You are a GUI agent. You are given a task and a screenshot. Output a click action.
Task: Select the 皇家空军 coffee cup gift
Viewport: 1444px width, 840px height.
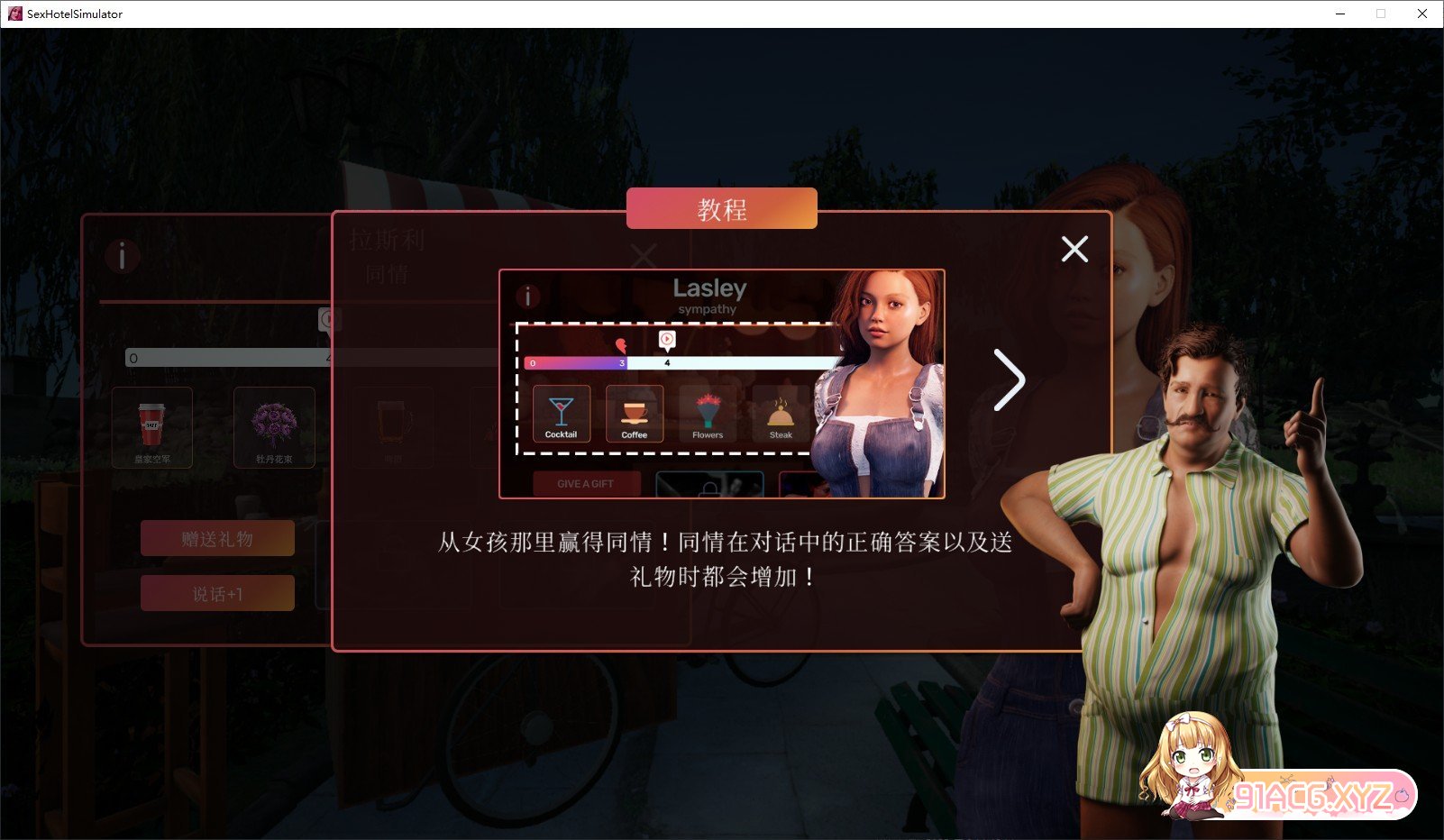[x=152, y=425]
